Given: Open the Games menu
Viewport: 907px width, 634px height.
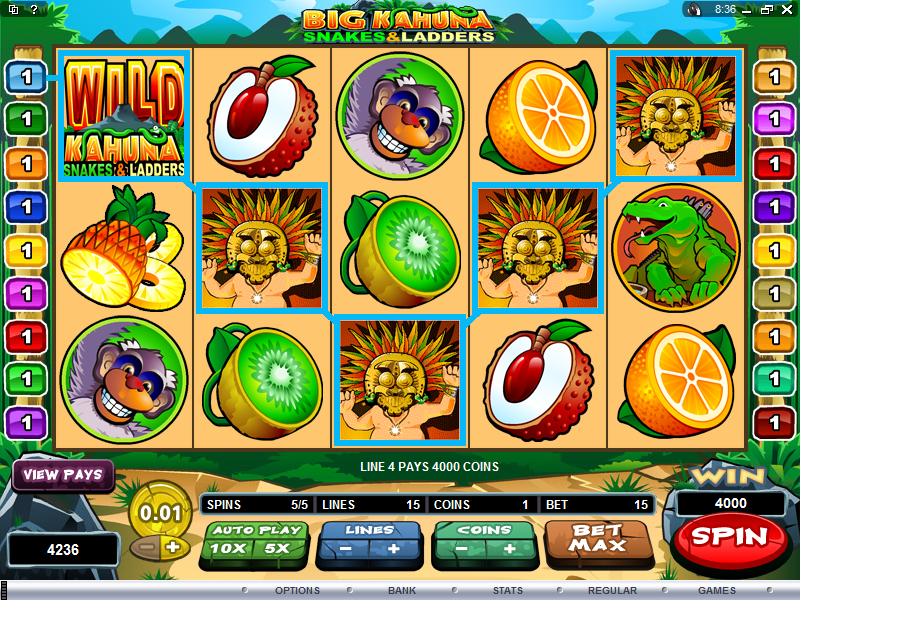Looking at the screenshot, I should [717, 590].
